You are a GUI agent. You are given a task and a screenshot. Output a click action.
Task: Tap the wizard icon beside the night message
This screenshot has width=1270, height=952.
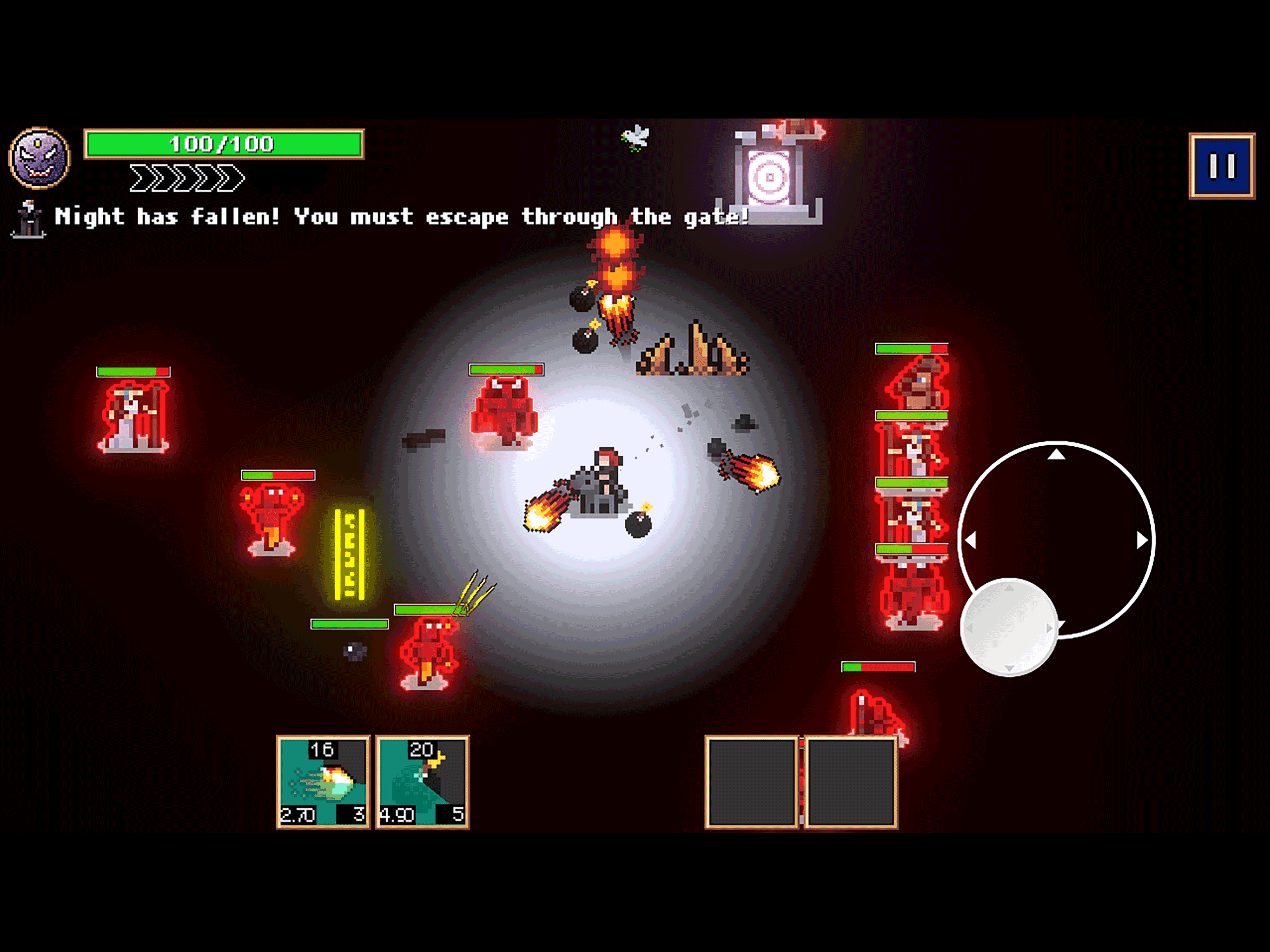30,220
